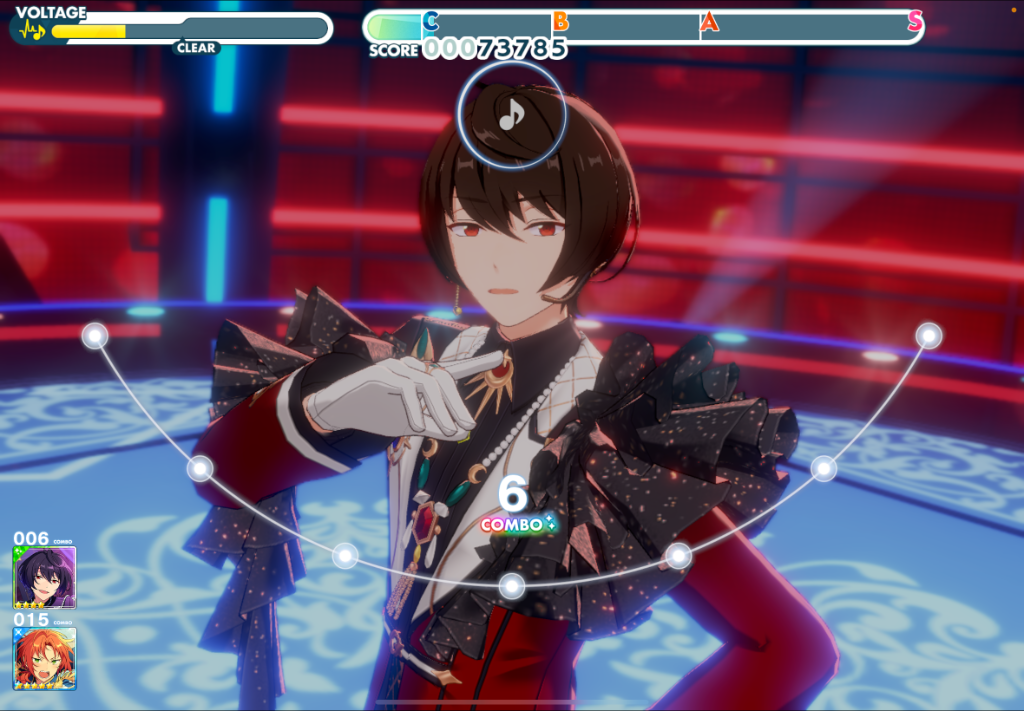Tap the lowest middle node on the arc
Image resolution: width=1024 pixels, height=711 pixels.
(x=512, y=586)
